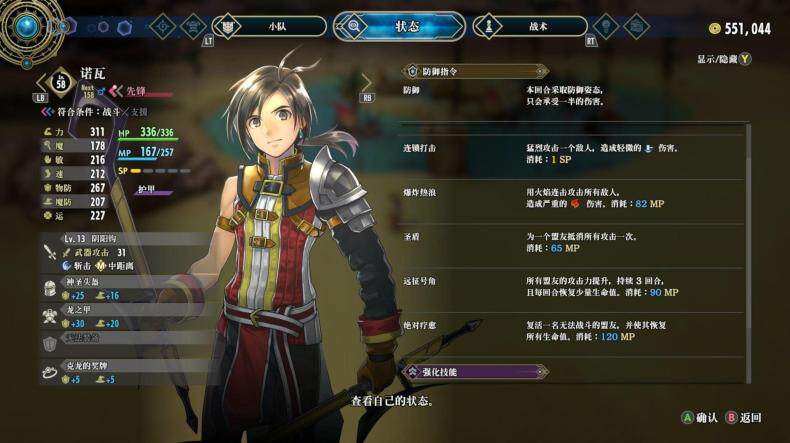Screen dimensions: 790x443
Task: Switch to the 小队 (Party) tab
Action: [270, 26]
